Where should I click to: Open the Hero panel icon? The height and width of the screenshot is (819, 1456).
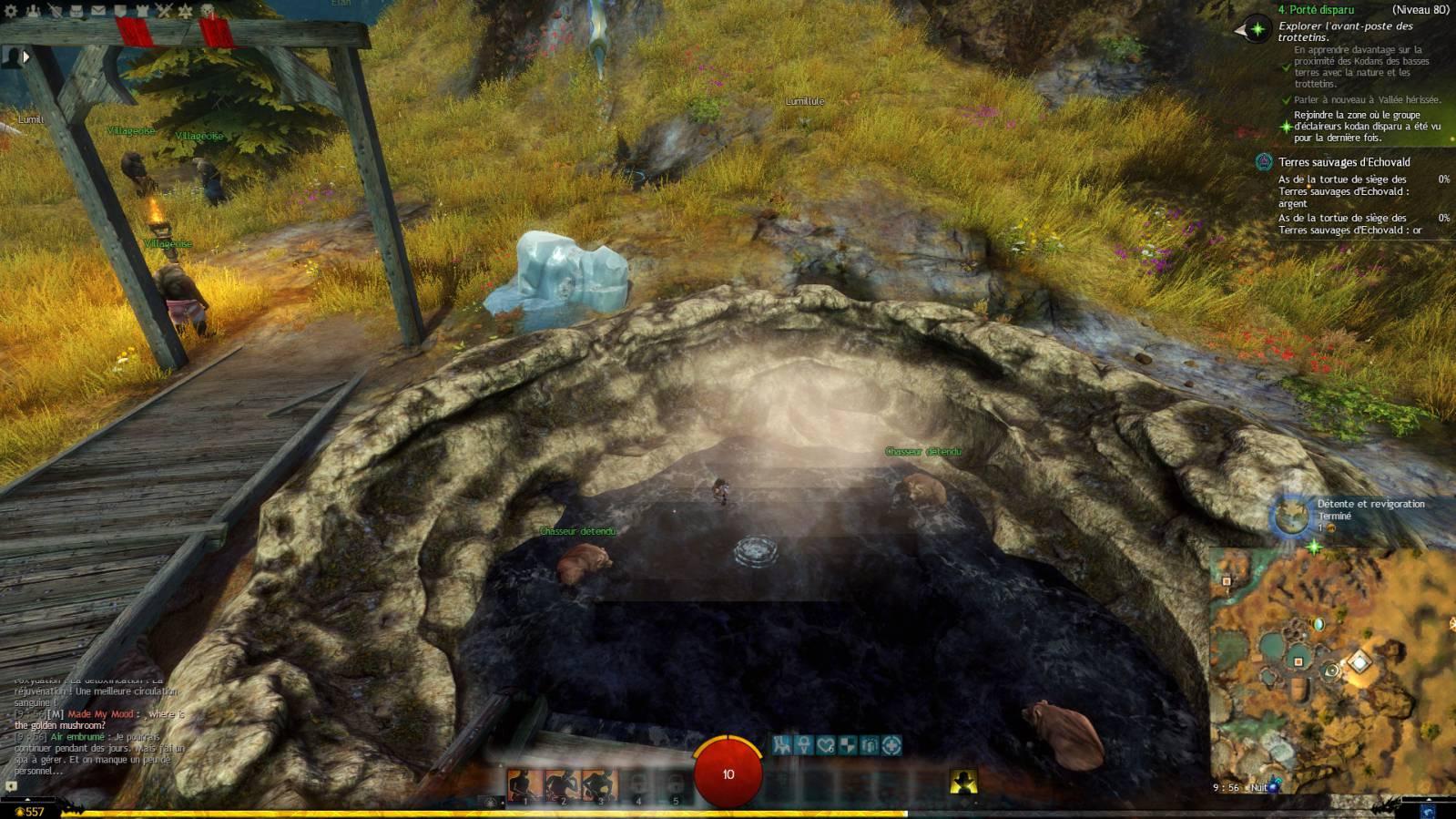pyautogui.click(x=56, y=12)
